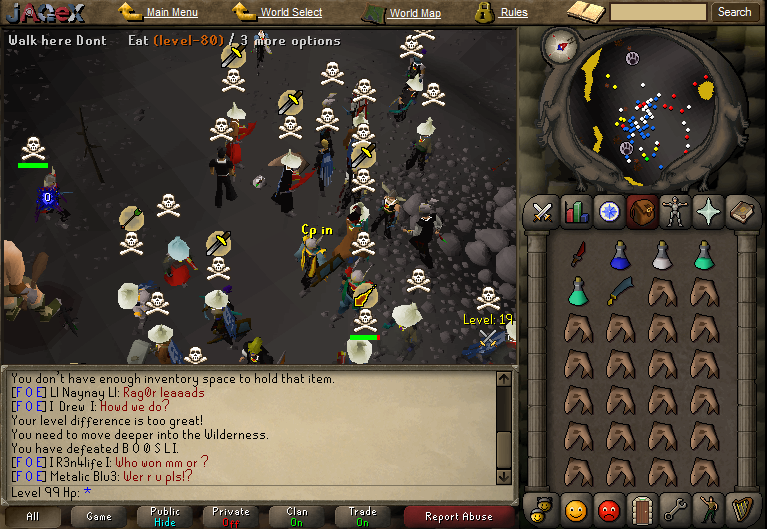Click the Report Abuse button
Image resolution: width=767 pixels, height=529 pixels.
tap(458, 516)
